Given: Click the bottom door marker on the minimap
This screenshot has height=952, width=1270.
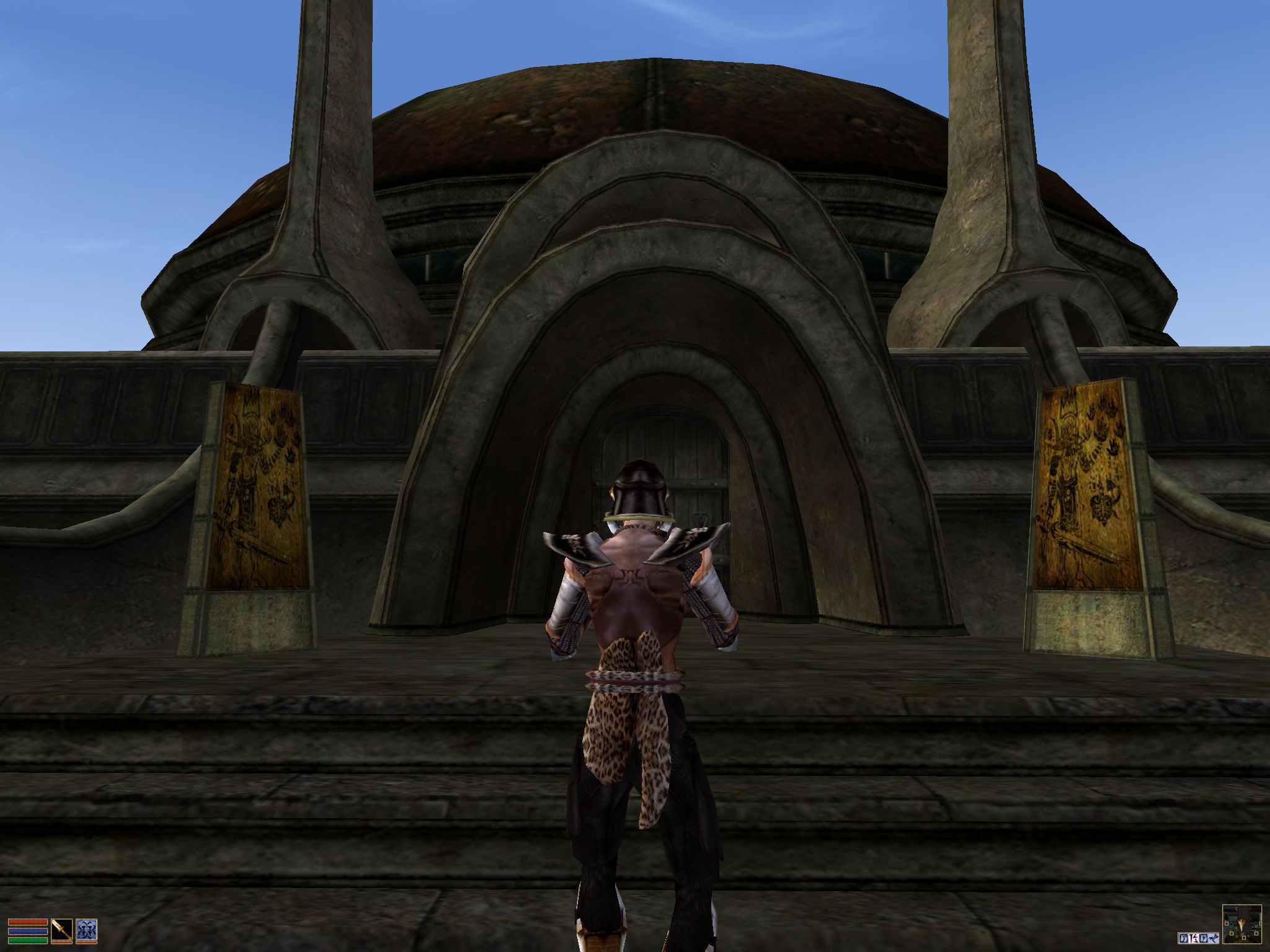Looking at the screenshot, I should click(x=1243, y=937).
